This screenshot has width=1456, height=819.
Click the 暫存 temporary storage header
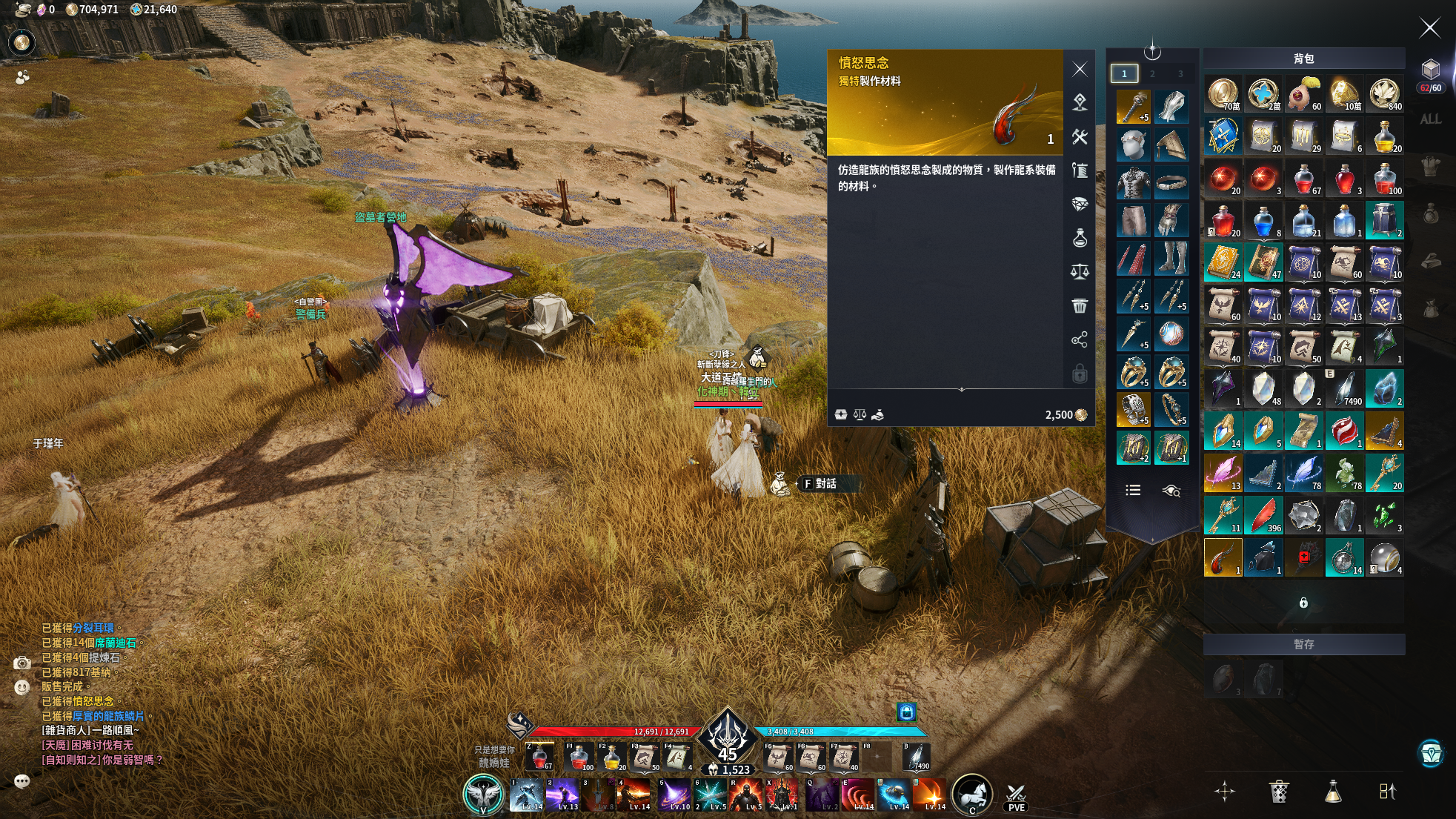click(1303, 644)
